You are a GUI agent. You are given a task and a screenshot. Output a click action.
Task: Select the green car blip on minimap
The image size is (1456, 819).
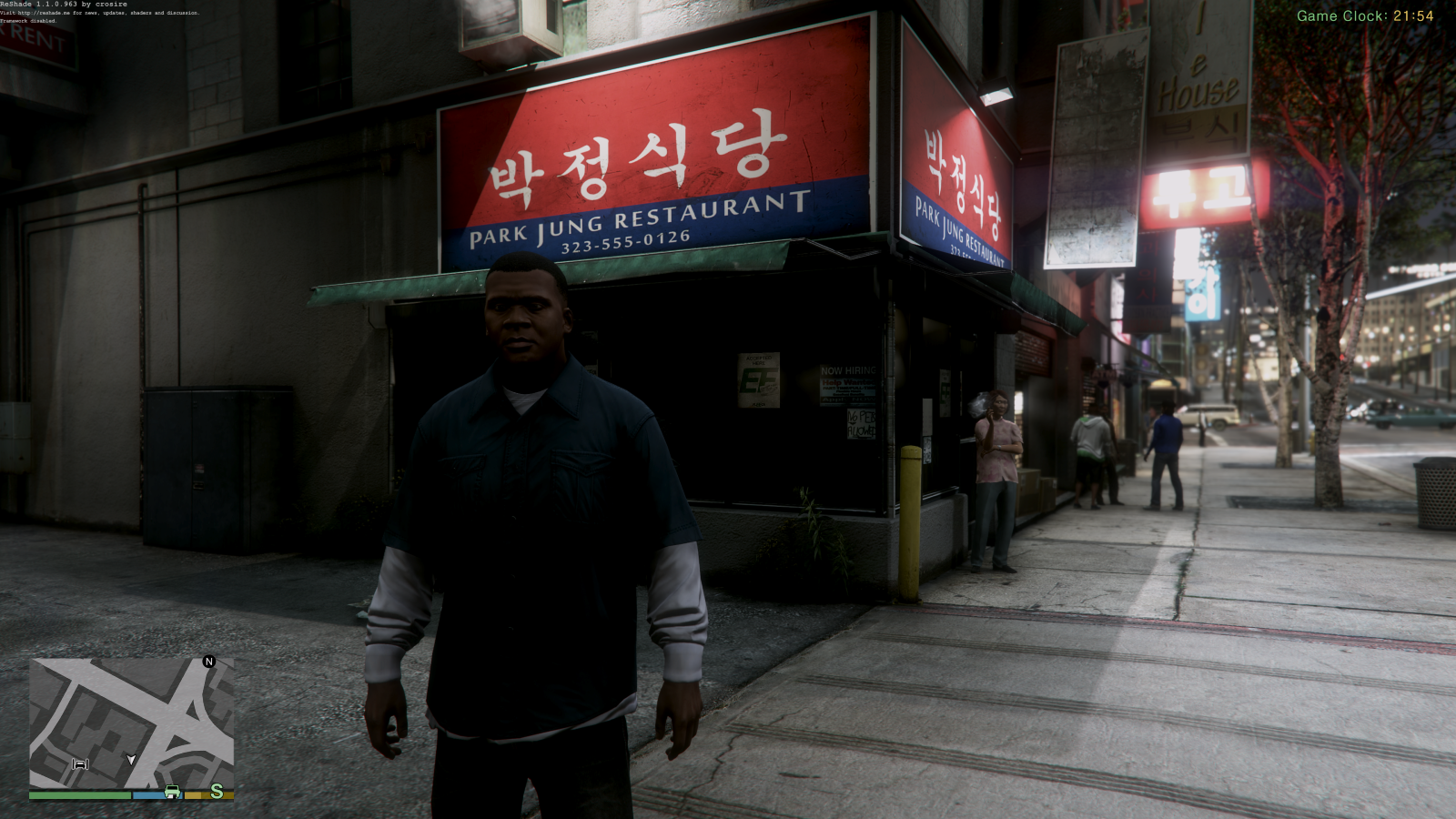click(x=173, y=792)
